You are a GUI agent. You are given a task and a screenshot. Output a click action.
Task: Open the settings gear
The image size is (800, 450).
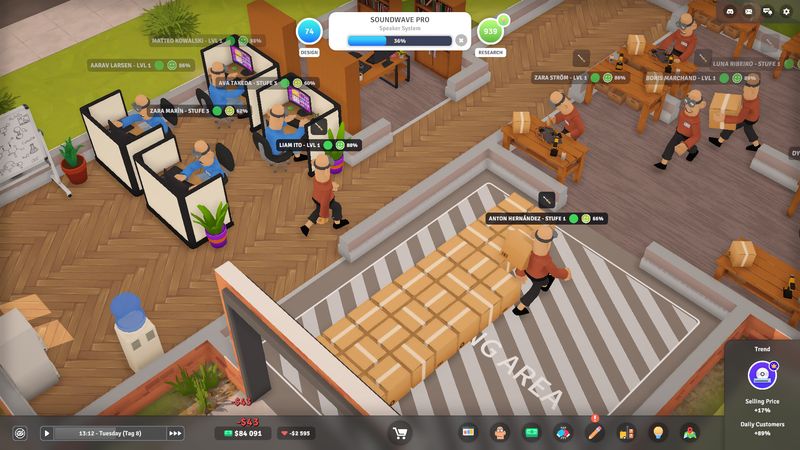(x=786, y=12)
